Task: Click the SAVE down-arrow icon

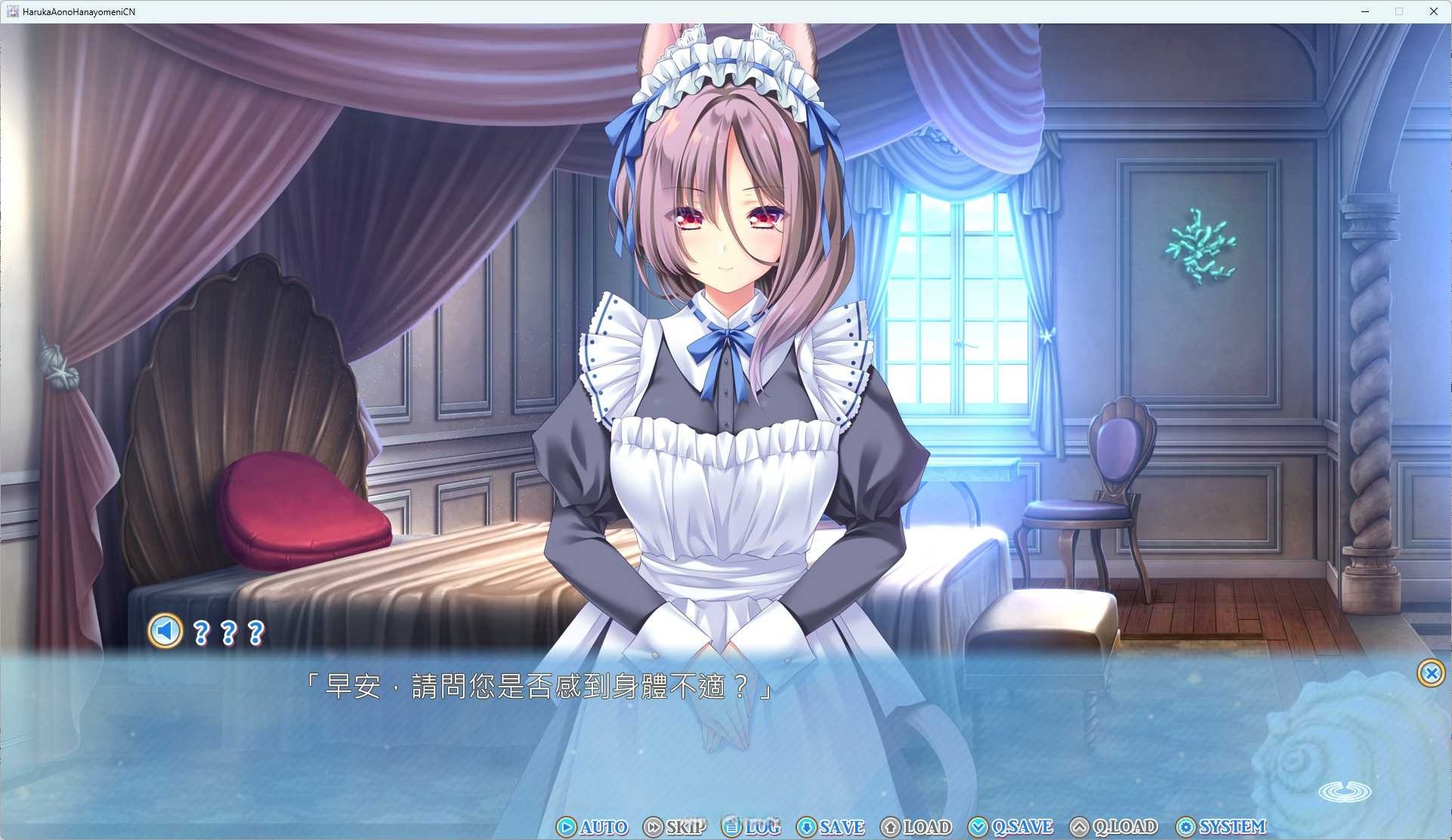Action: pos(808,827)
